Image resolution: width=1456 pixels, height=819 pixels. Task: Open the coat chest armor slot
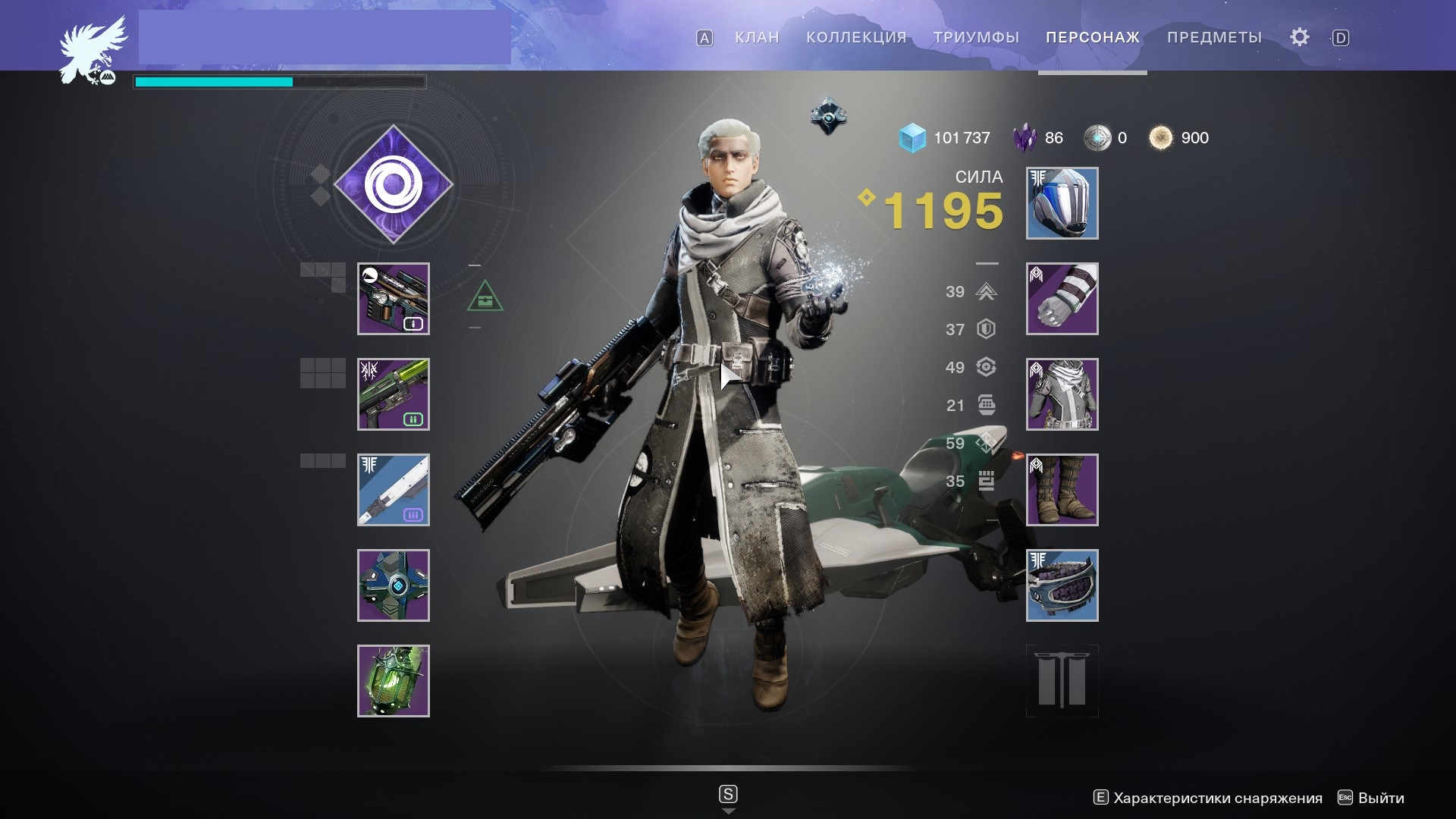[x=1062, y=394]
